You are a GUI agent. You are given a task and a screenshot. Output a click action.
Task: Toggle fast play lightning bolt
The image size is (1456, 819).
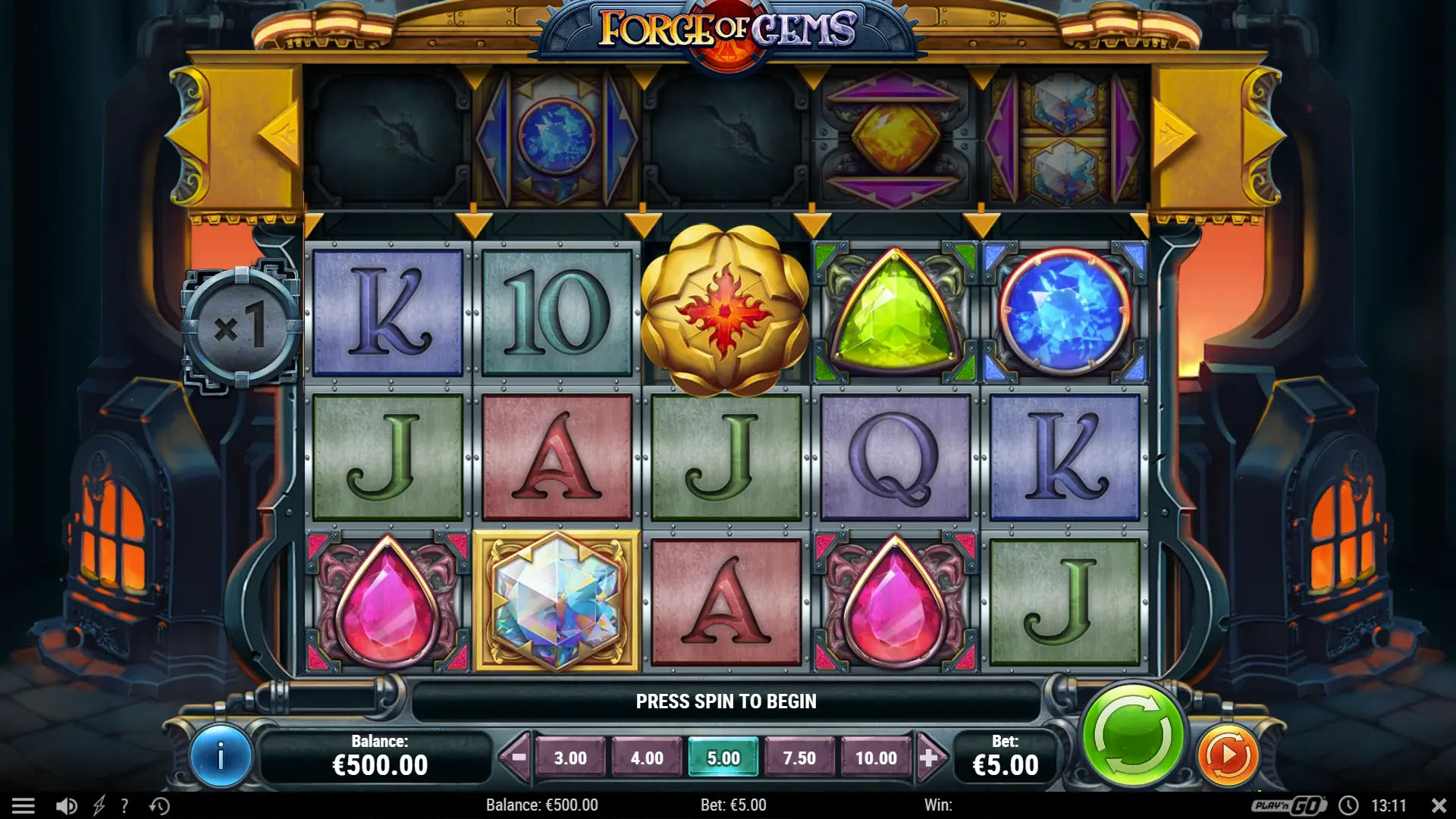click(x=99, y=805)
